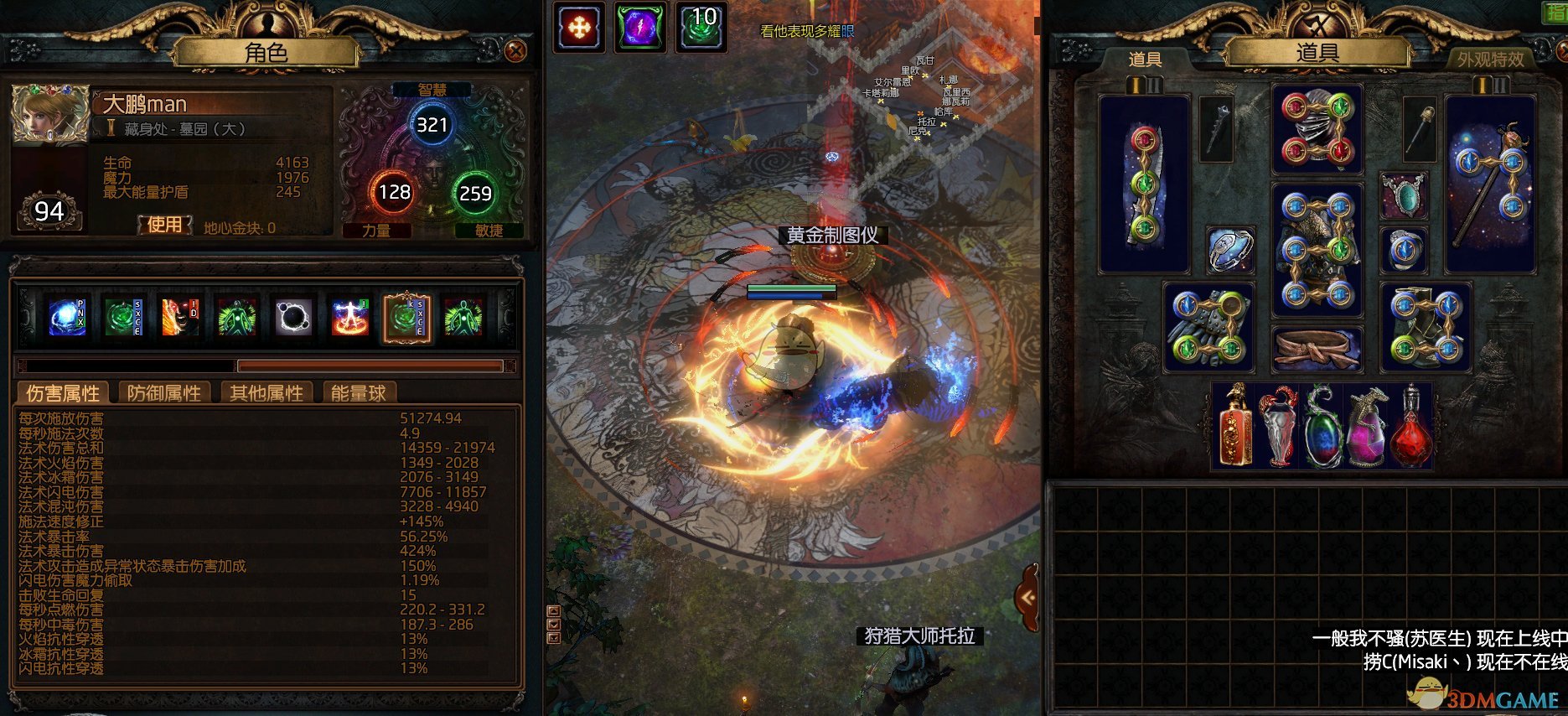This screenshot has width=1568, height=716.
Task: Choose the screaming flaming face skill icon
Action: point(180,318)
